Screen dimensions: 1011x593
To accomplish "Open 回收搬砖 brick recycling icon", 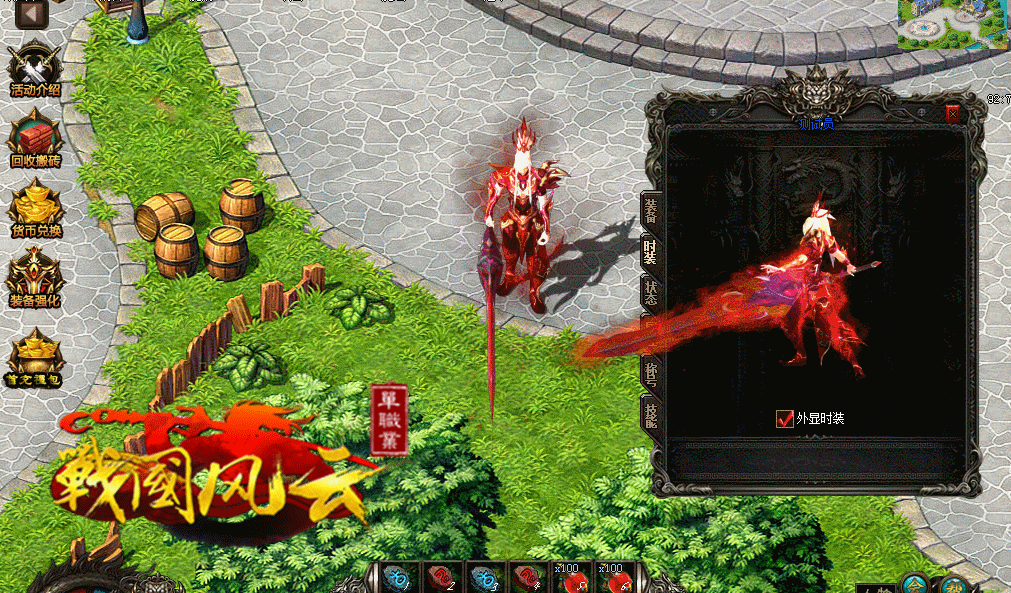I will tap(35, 137).
